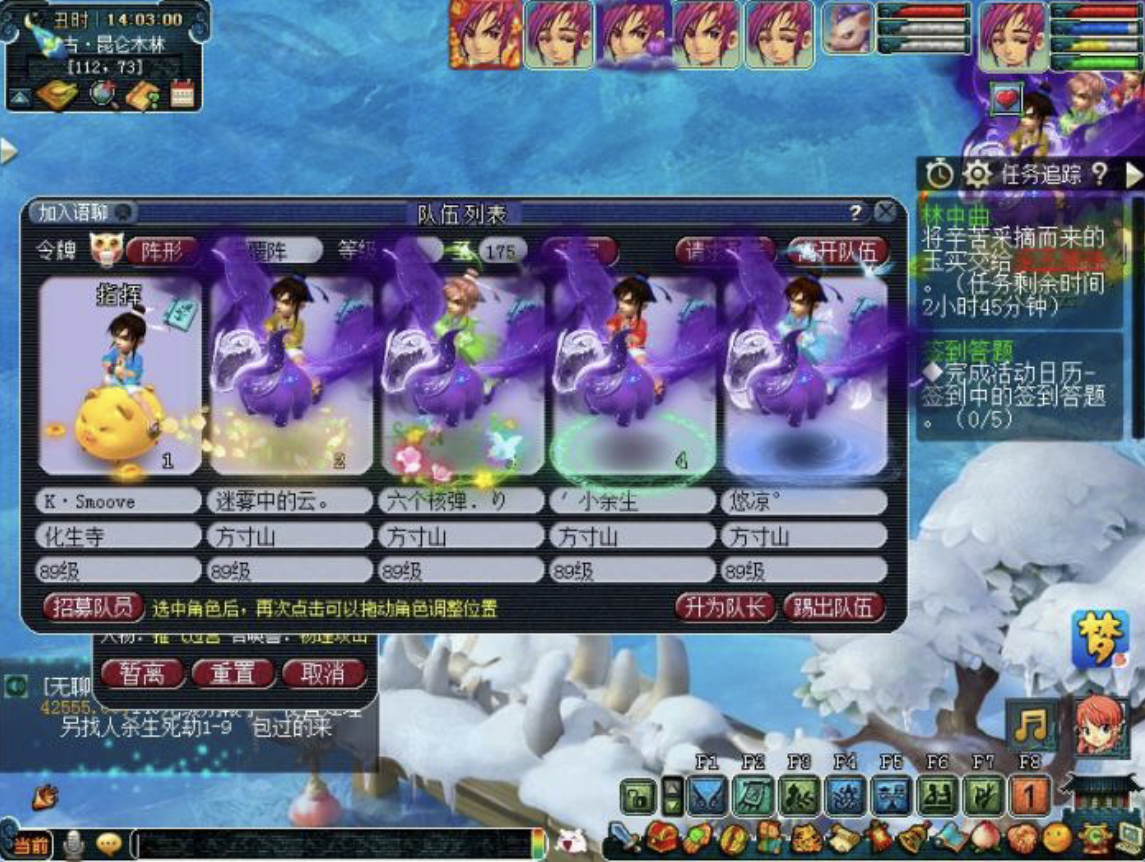Switch the chat channel 当前 button
Screen dimensions: 1145x862
pyautogui.click(x=29, y=845)
